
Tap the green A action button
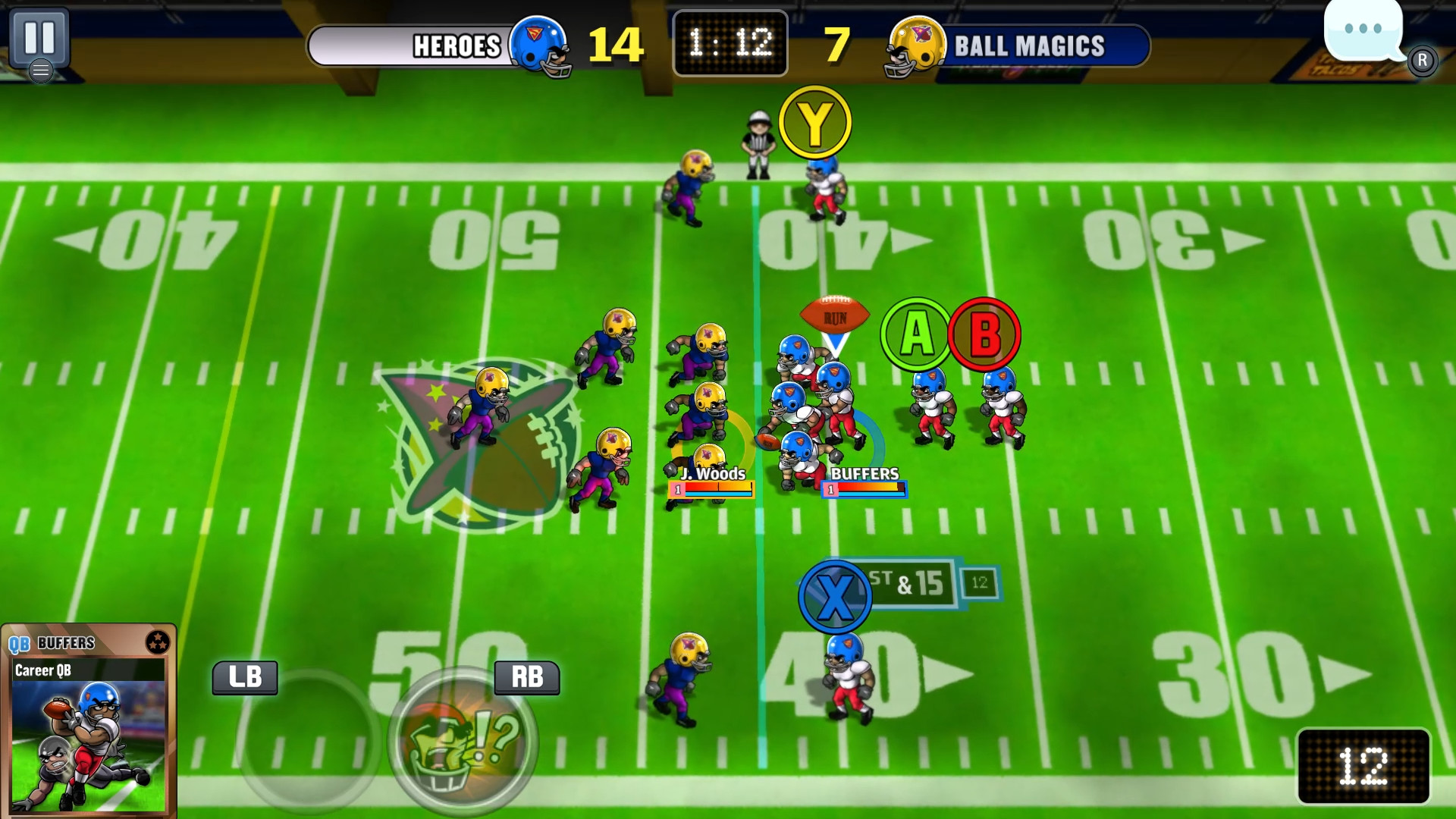(x=914, y=332)
